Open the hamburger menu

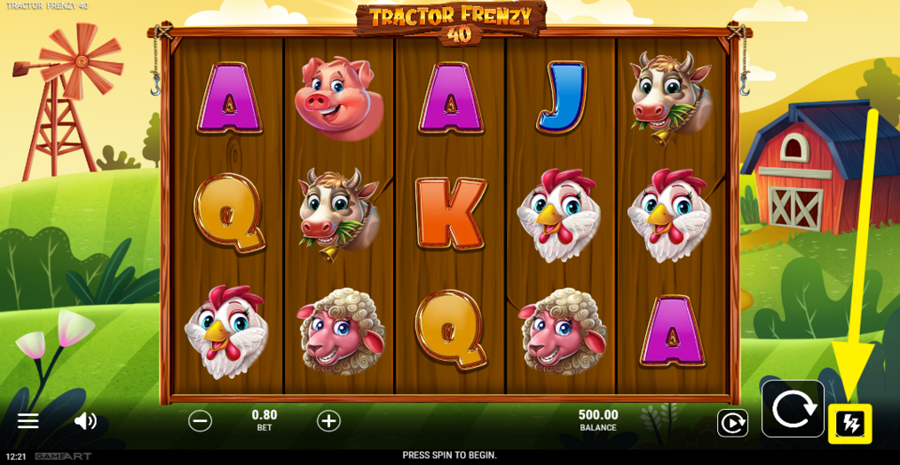[28, 421]
